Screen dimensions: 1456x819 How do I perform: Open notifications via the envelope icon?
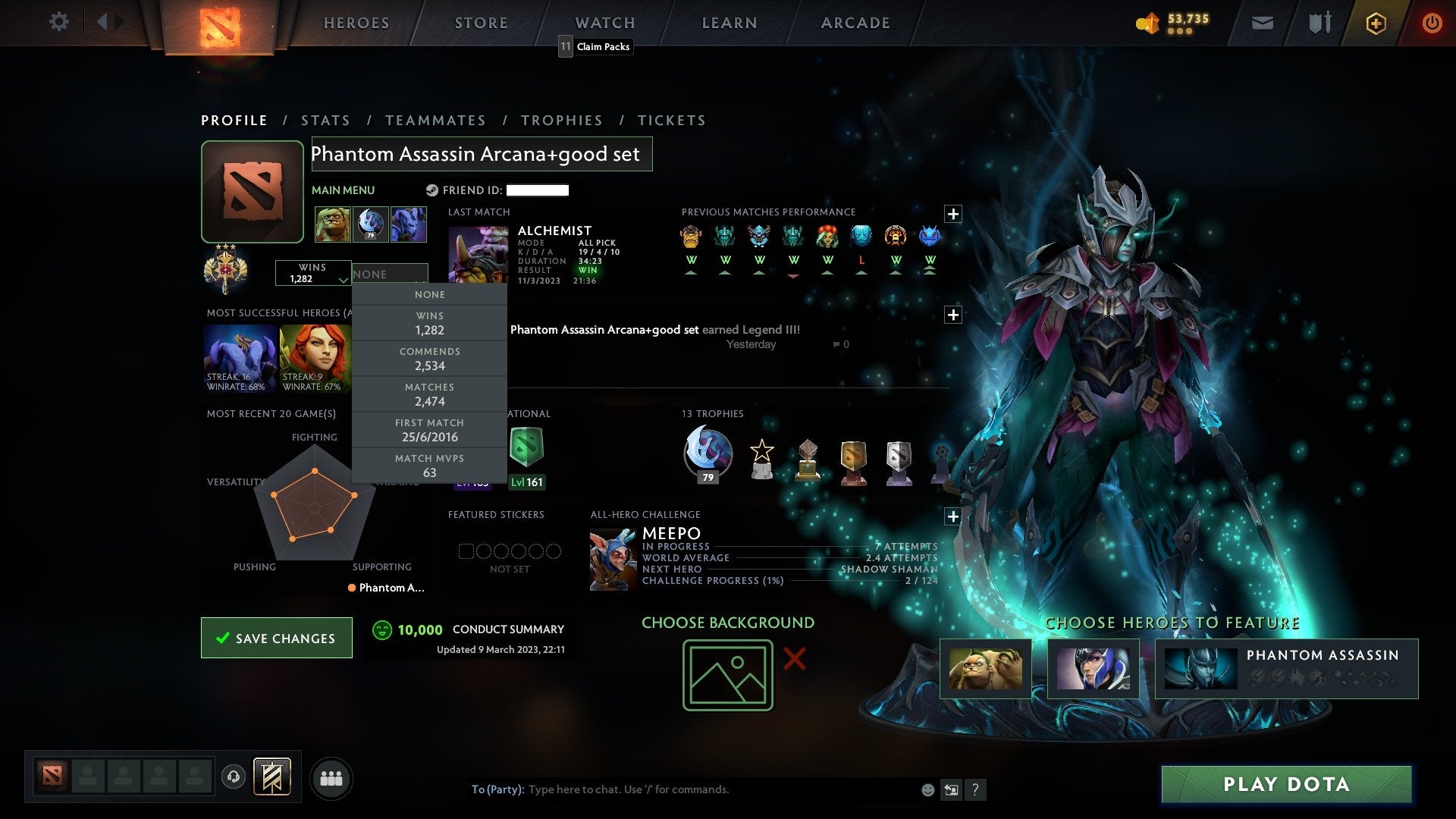point(1263,22)
